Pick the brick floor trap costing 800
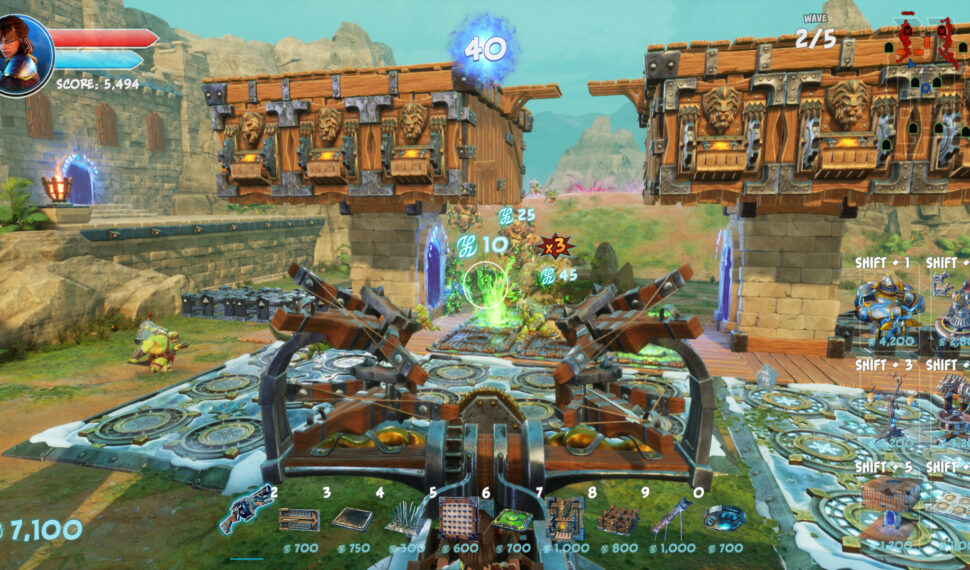 618,519
